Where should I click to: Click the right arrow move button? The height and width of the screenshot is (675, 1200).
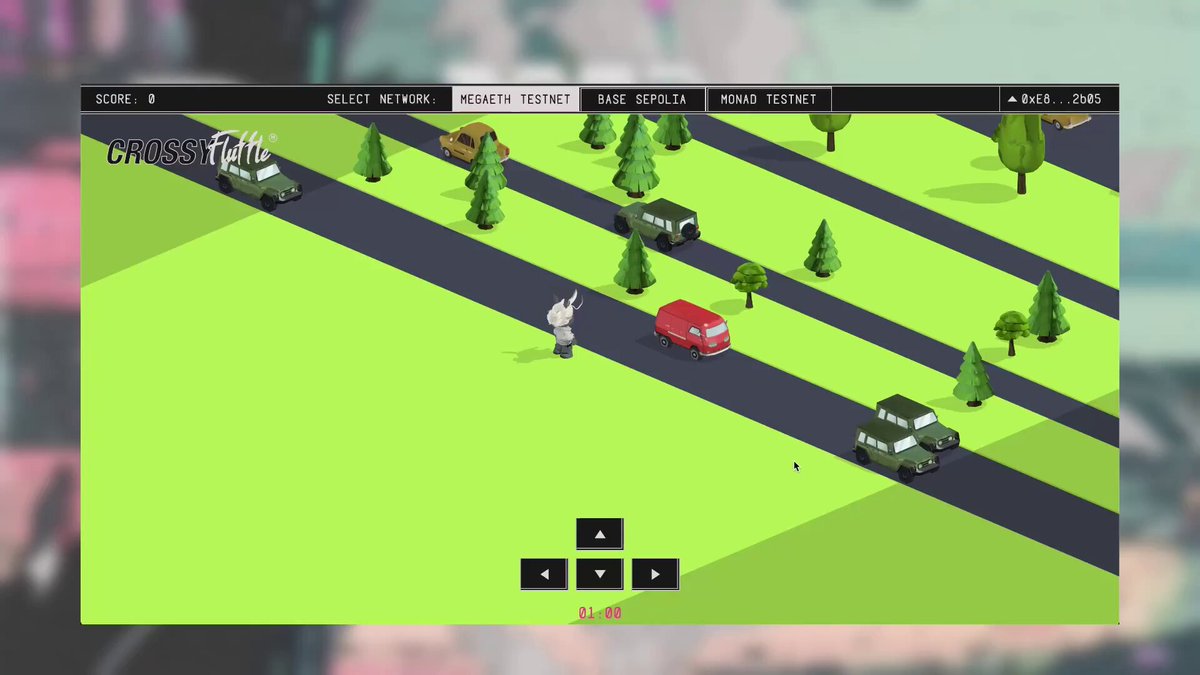pos(655,574)
